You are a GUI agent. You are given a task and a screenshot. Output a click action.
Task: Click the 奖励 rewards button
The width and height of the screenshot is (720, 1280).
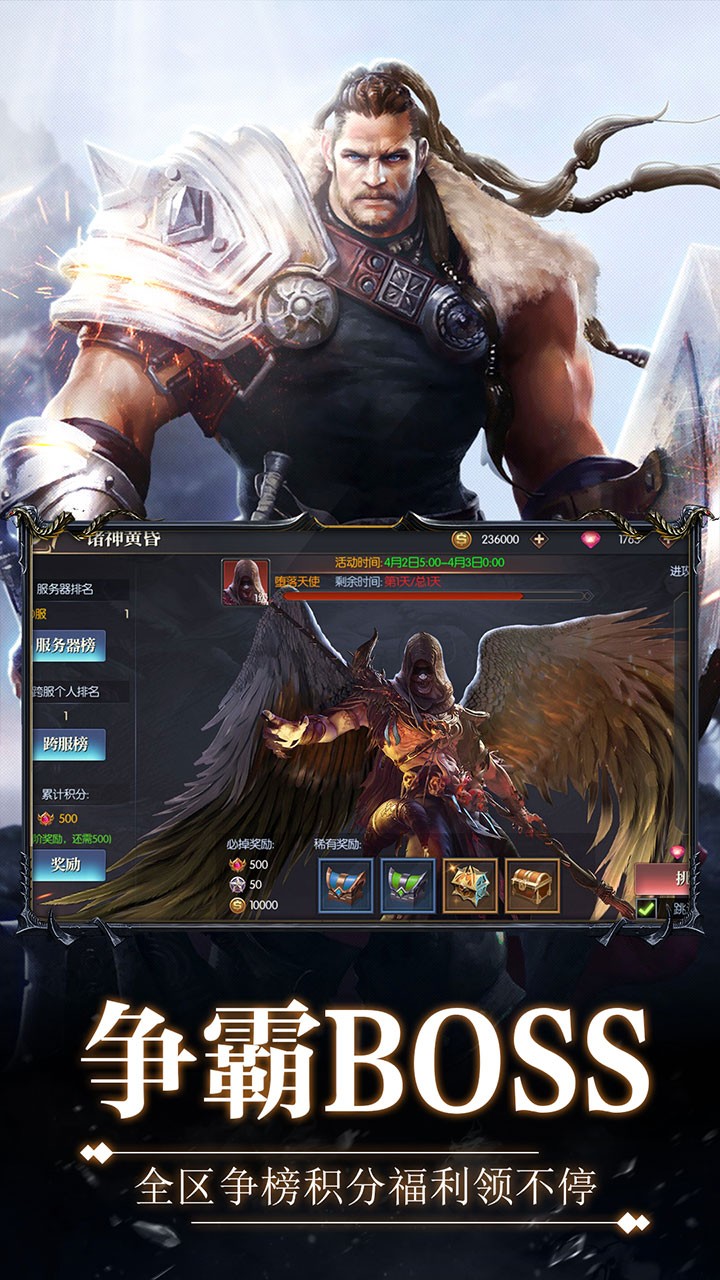pyautogui.click(x=66, y=865)
